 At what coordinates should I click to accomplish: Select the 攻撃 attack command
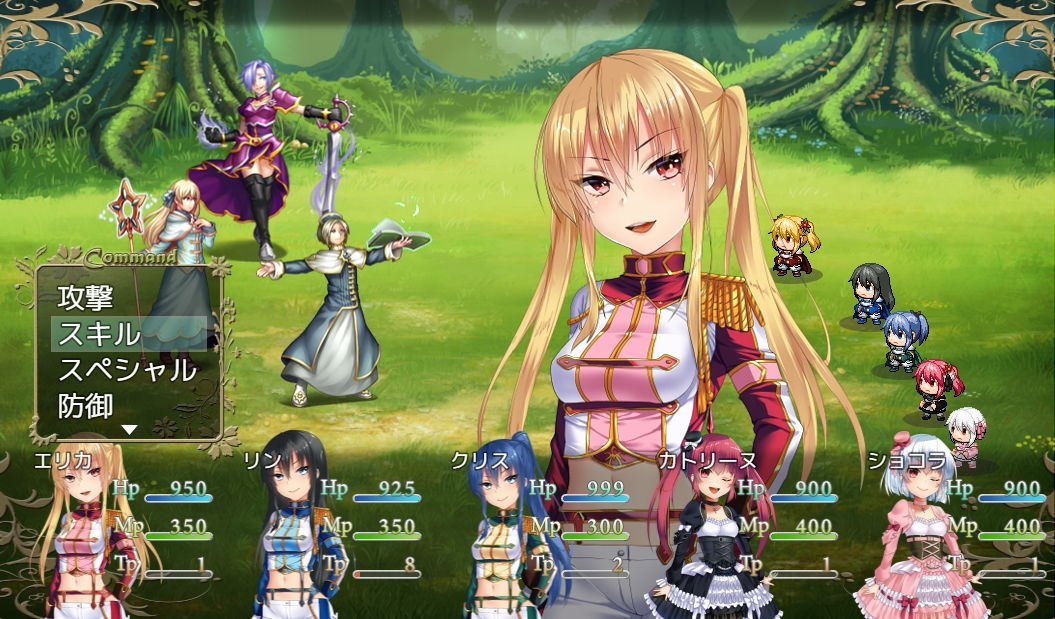pyautogui.click(x=87, y=297)
